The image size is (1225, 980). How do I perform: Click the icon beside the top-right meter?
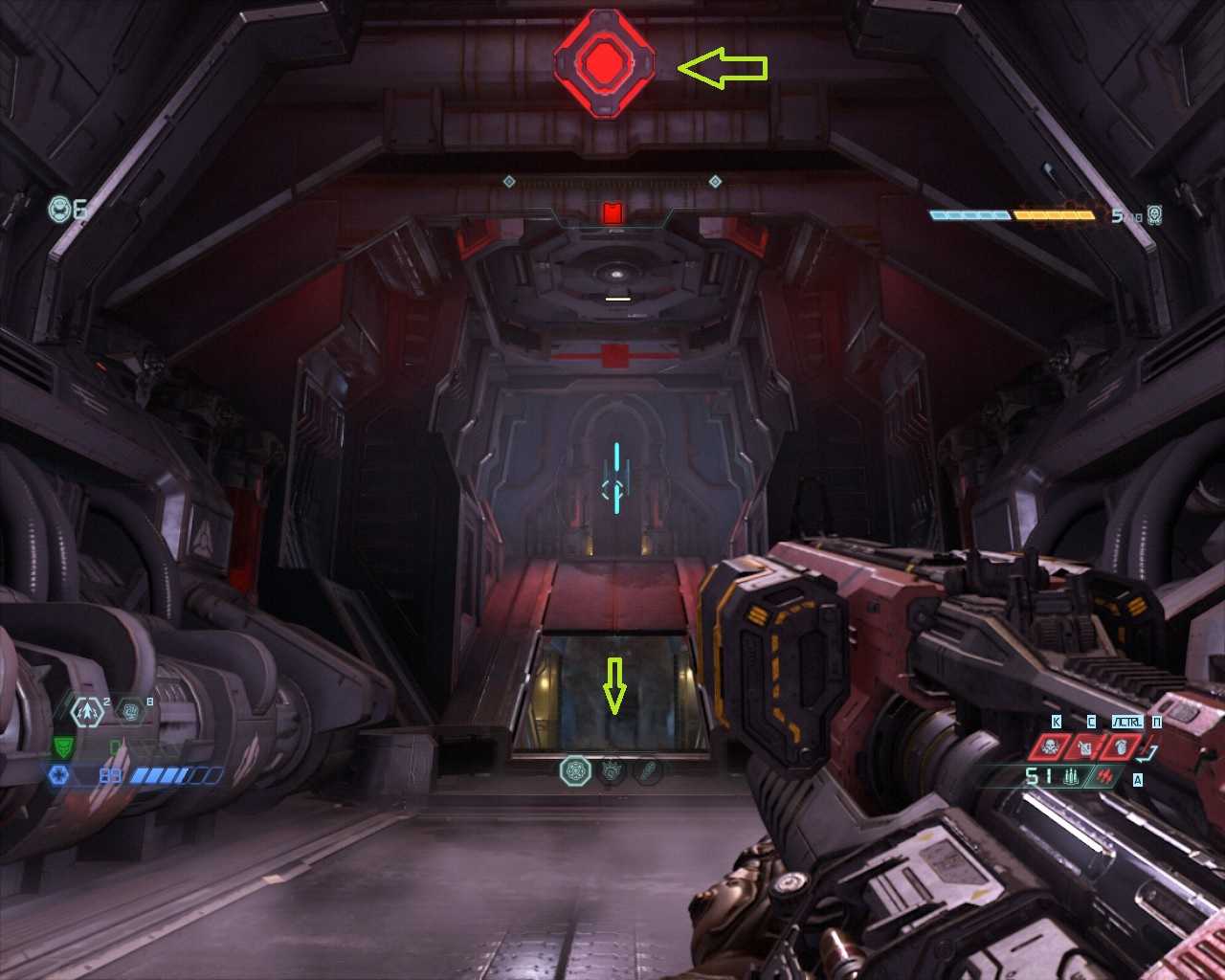point(1155,215)
